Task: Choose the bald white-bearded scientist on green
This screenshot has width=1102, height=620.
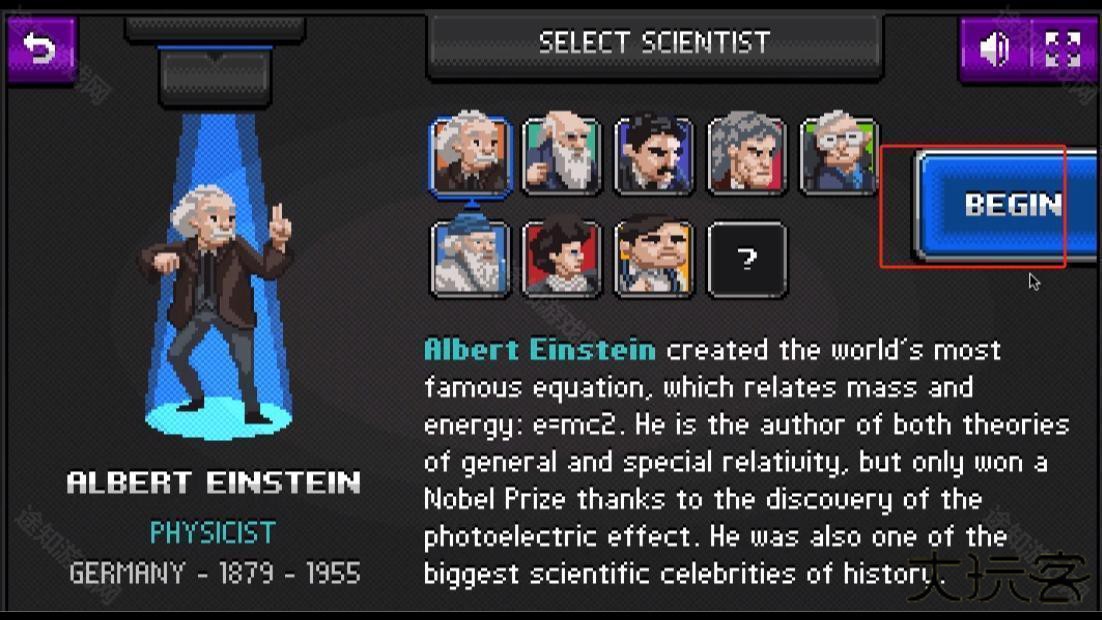Action: click(563, 155)
